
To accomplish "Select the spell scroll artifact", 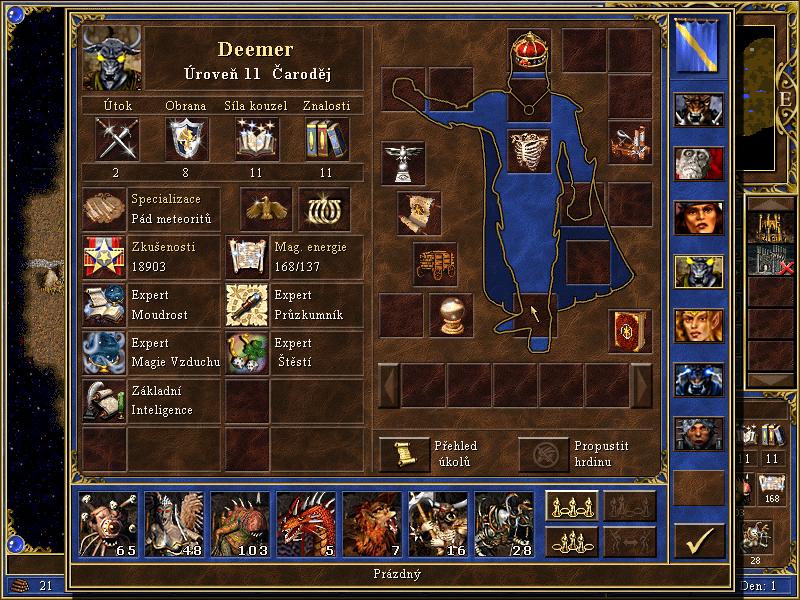I will [x=419, y=211].
